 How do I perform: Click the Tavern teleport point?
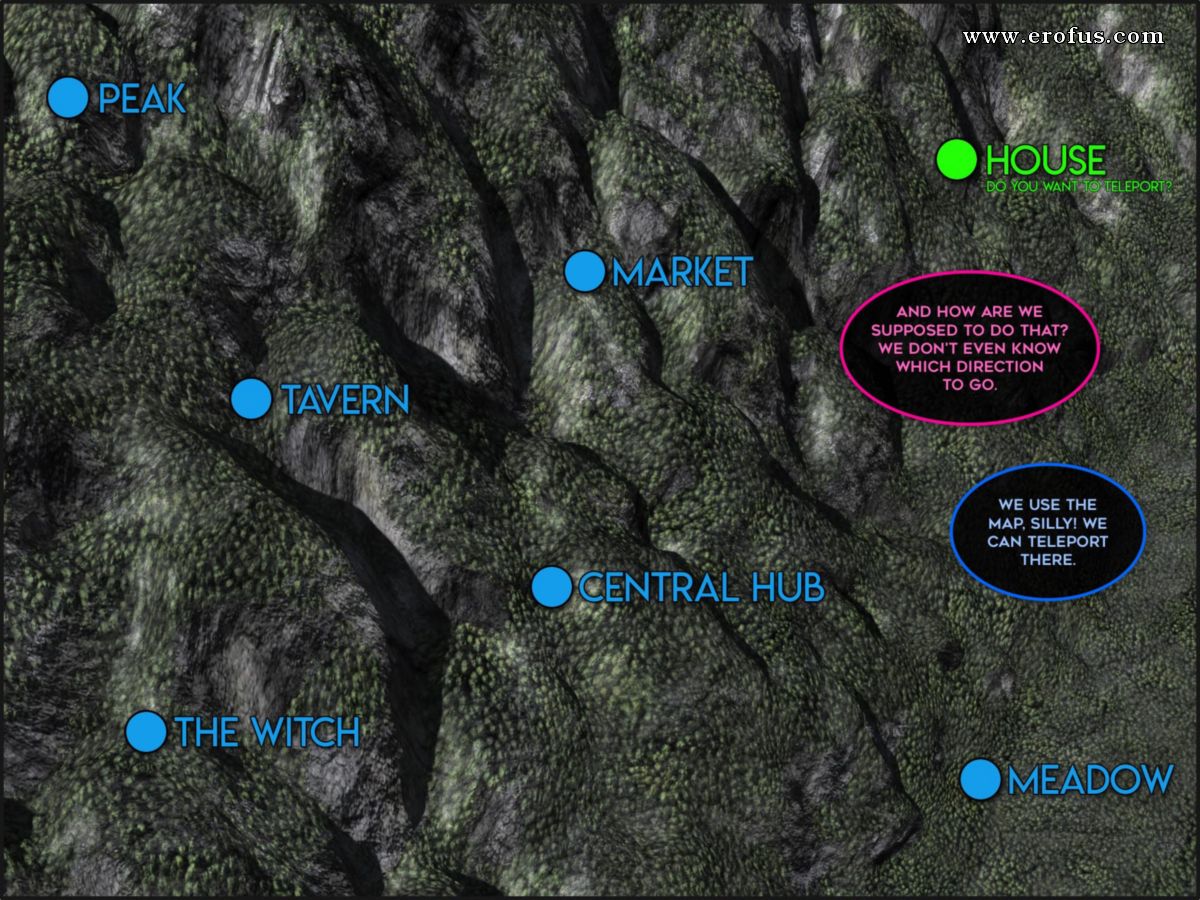point(251,399)
